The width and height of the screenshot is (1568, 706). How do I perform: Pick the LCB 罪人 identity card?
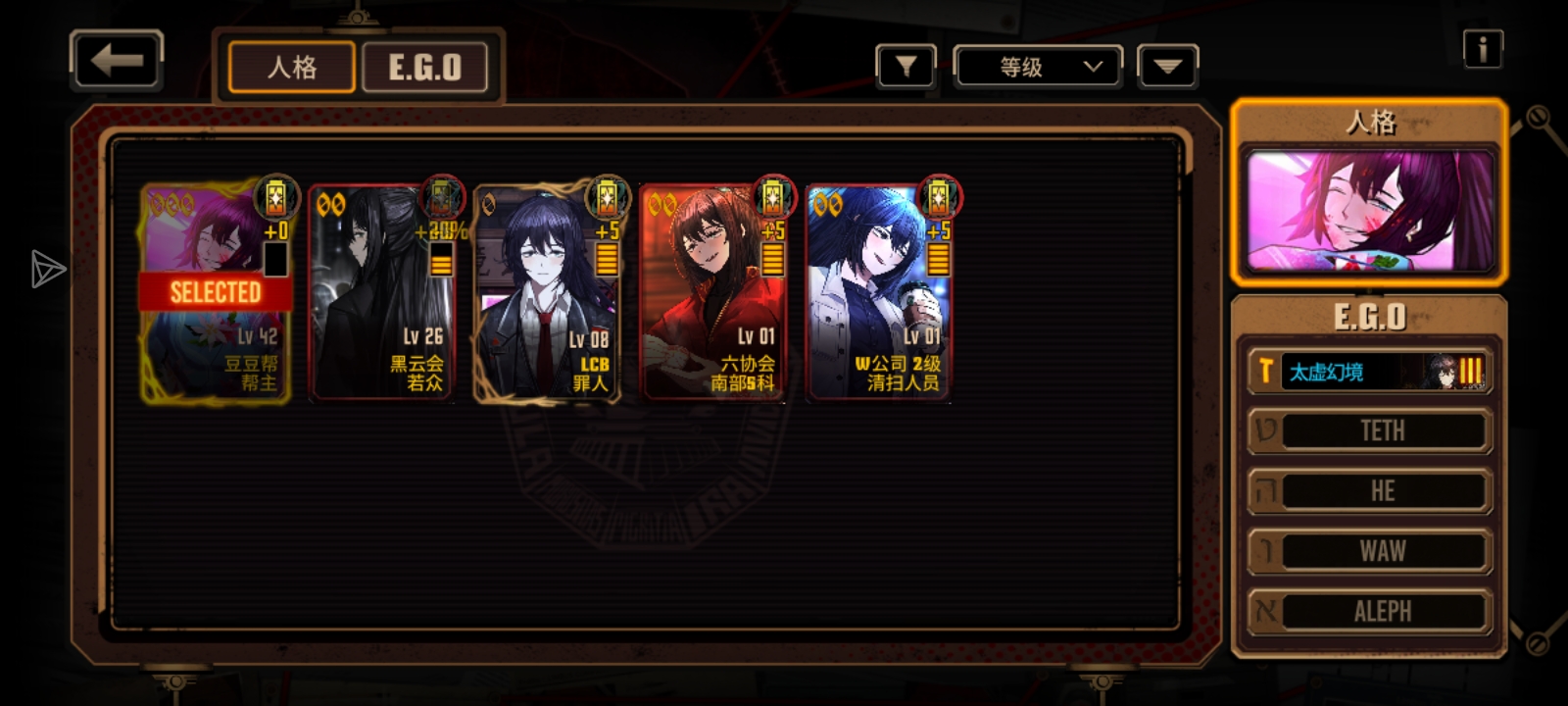coord(547,292)
